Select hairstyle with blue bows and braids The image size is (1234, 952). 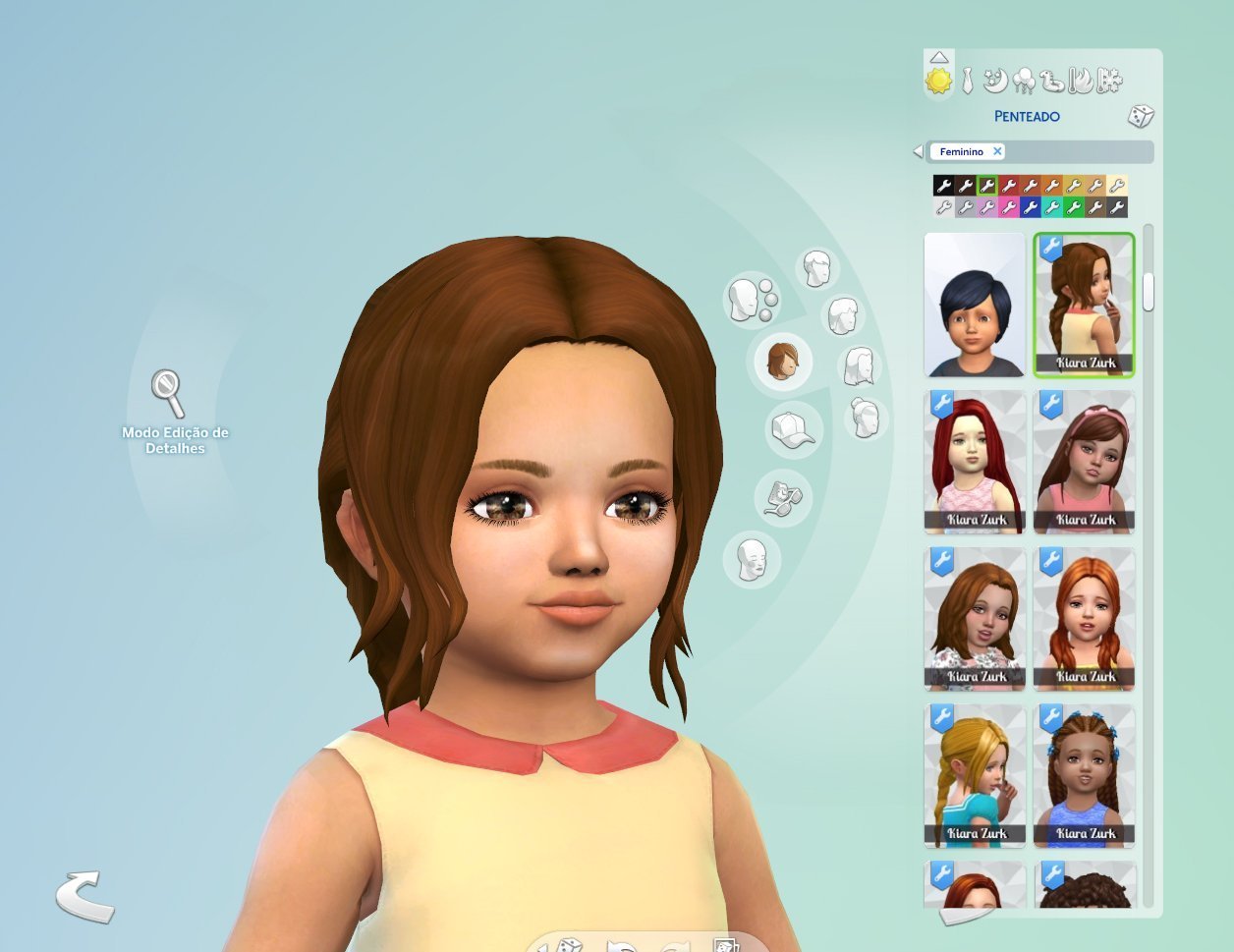[x=1084, y=776]
